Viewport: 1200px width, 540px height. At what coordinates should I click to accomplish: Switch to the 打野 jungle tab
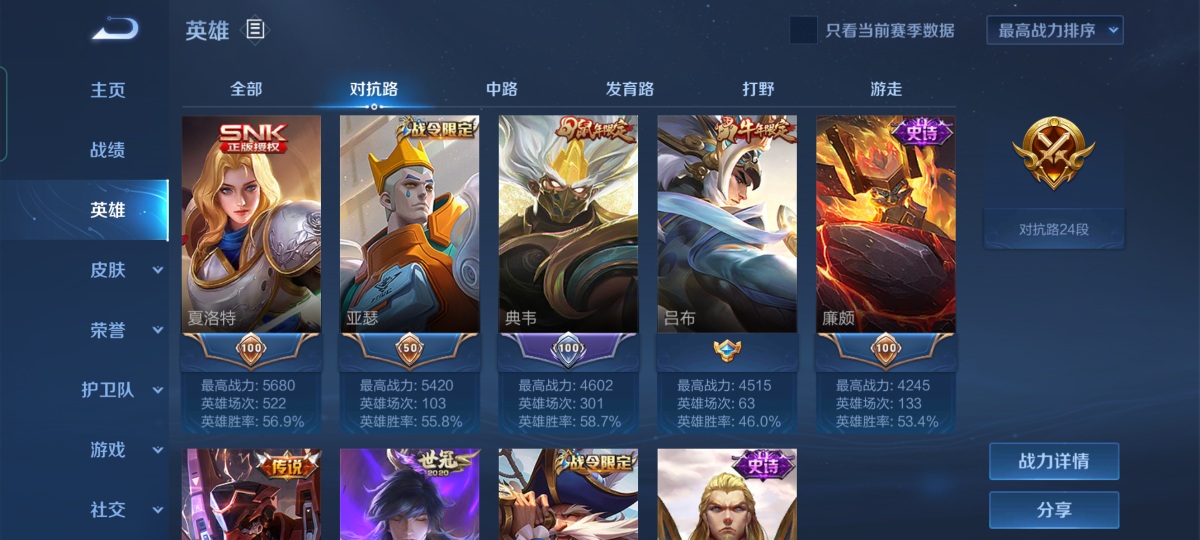click(758, 89)
